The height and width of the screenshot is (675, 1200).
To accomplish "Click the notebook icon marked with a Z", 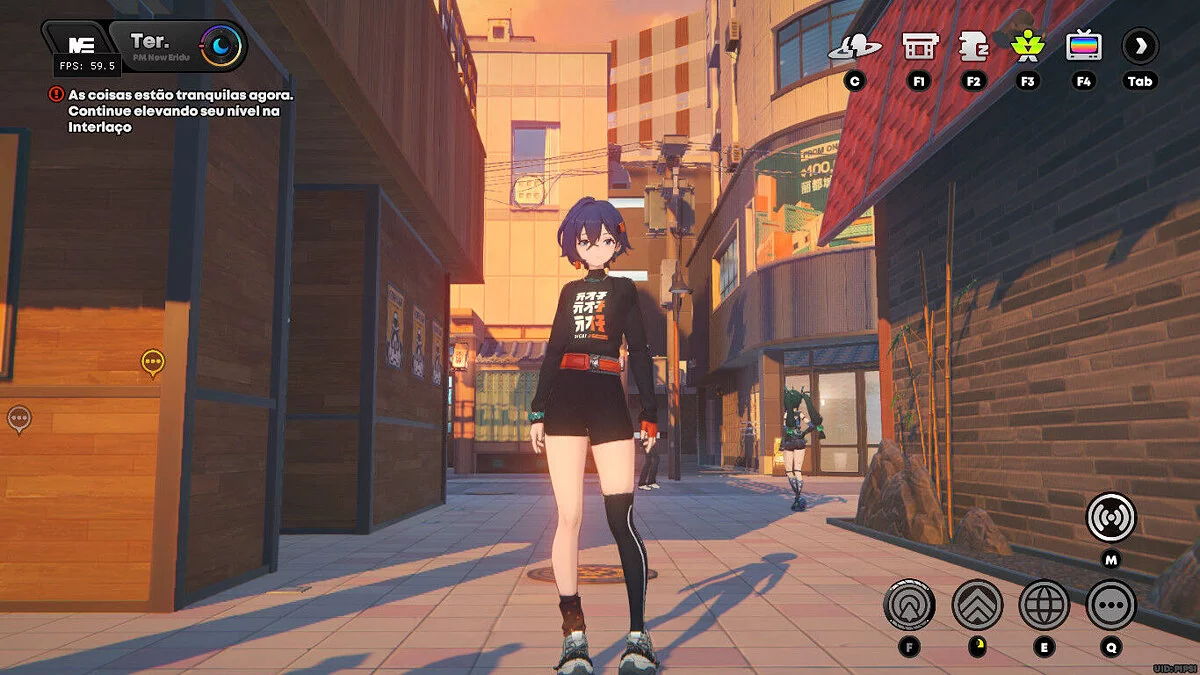I will pyautogui.click(x=973, y=46).
